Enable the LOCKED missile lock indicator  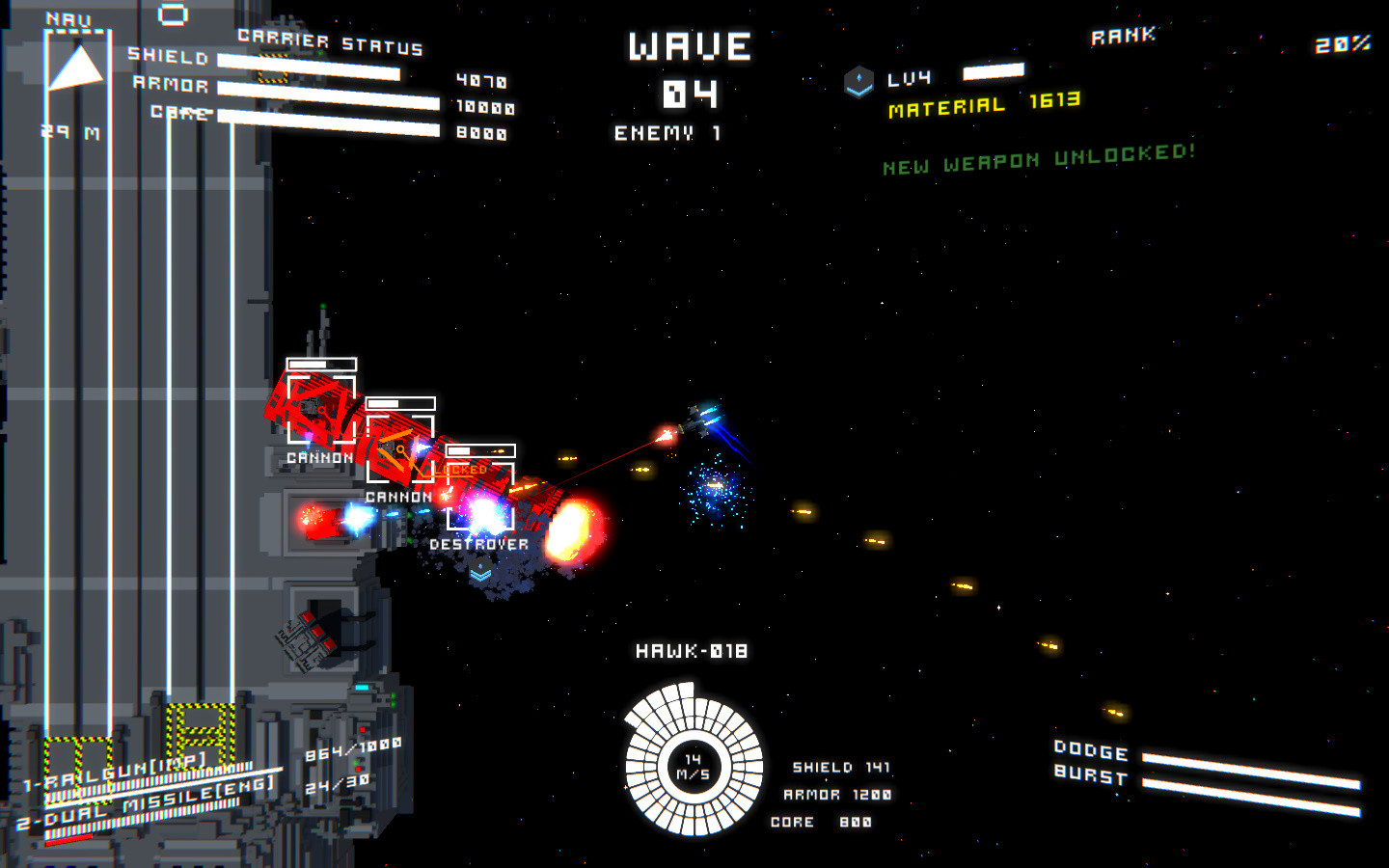(x=461, y=468)
